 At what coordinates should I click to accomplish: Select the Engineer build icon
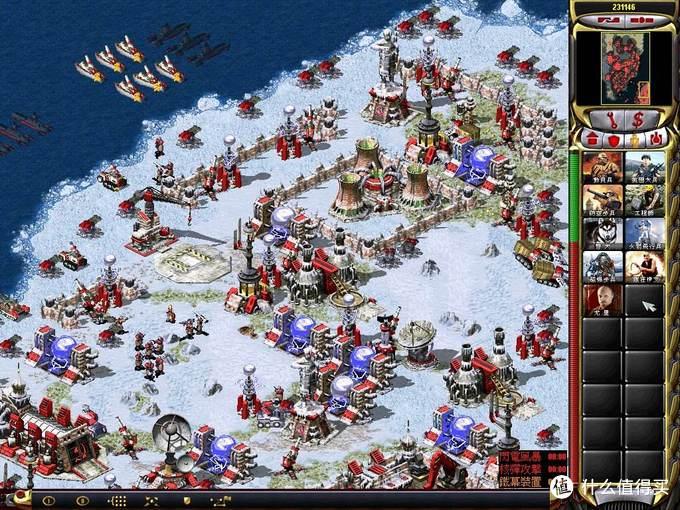point(645,199)
